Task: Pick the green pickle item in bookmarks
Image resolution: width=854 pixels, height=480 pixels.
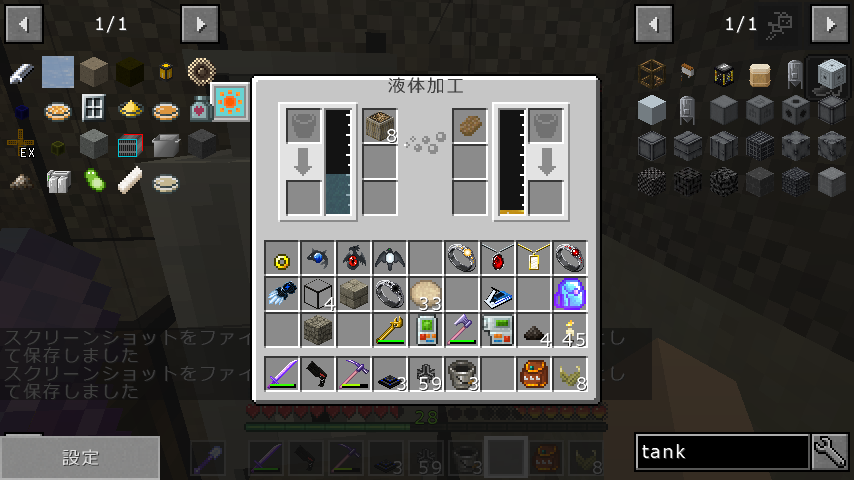Action: pyautogui.click(x=95, y=181)
